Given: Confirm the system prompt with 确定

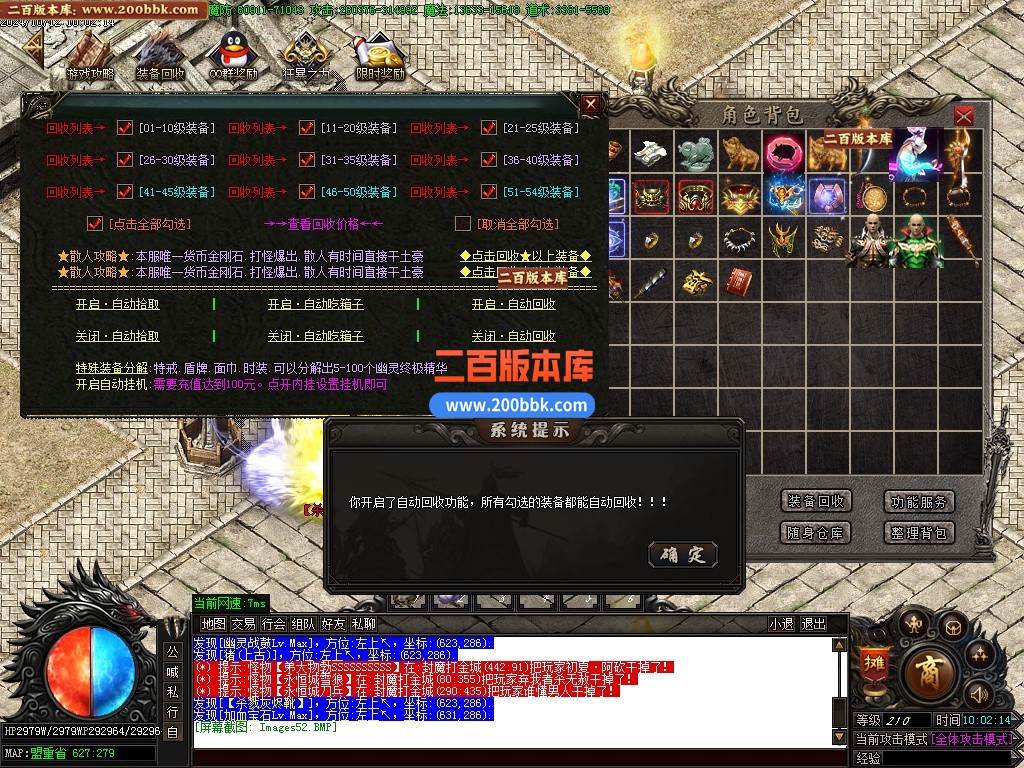Looking at the screenshot, I should tap(683, 554).
